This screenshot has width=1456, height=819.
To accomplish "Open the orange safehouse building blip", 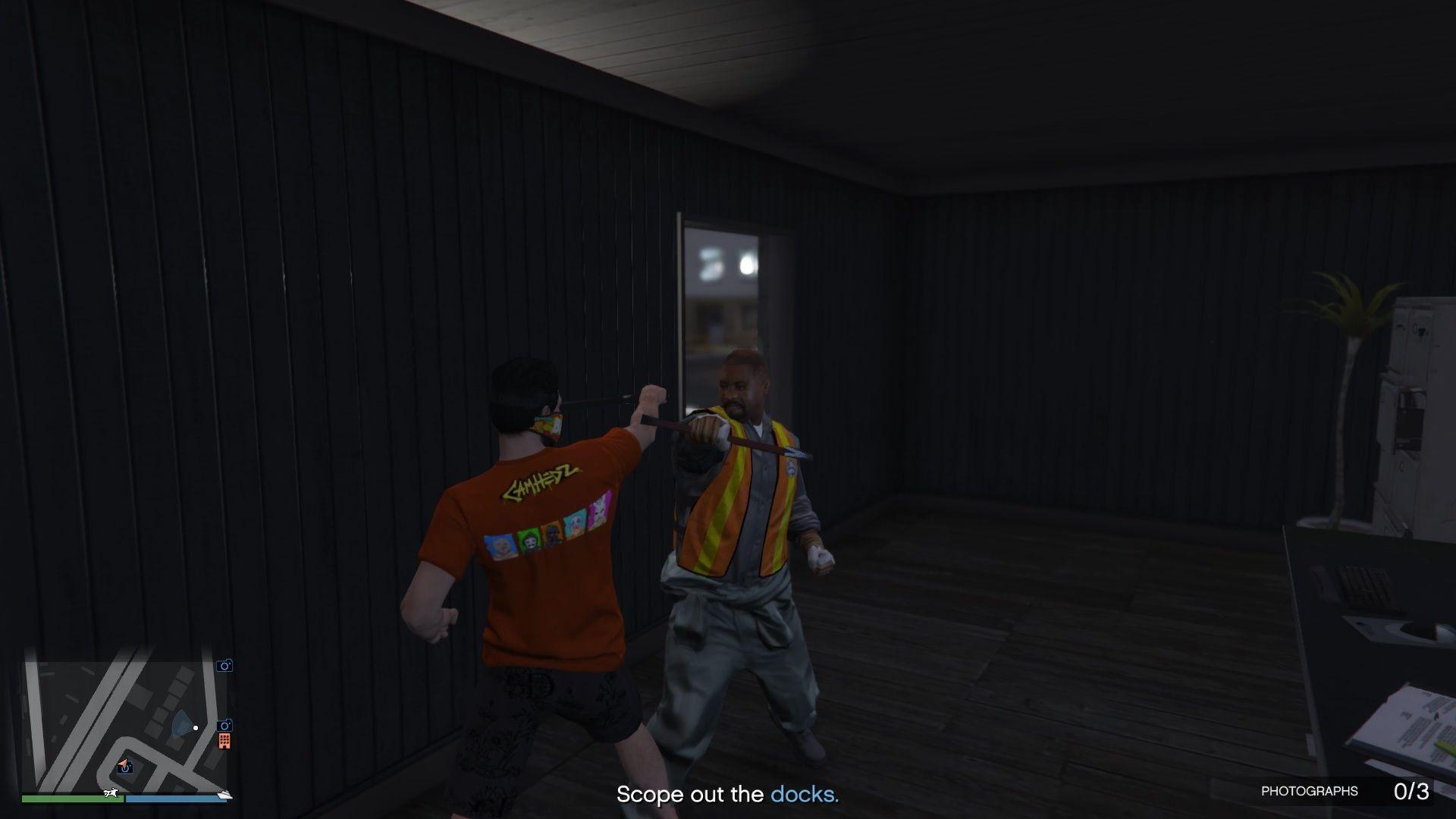I will pos(225,742).
